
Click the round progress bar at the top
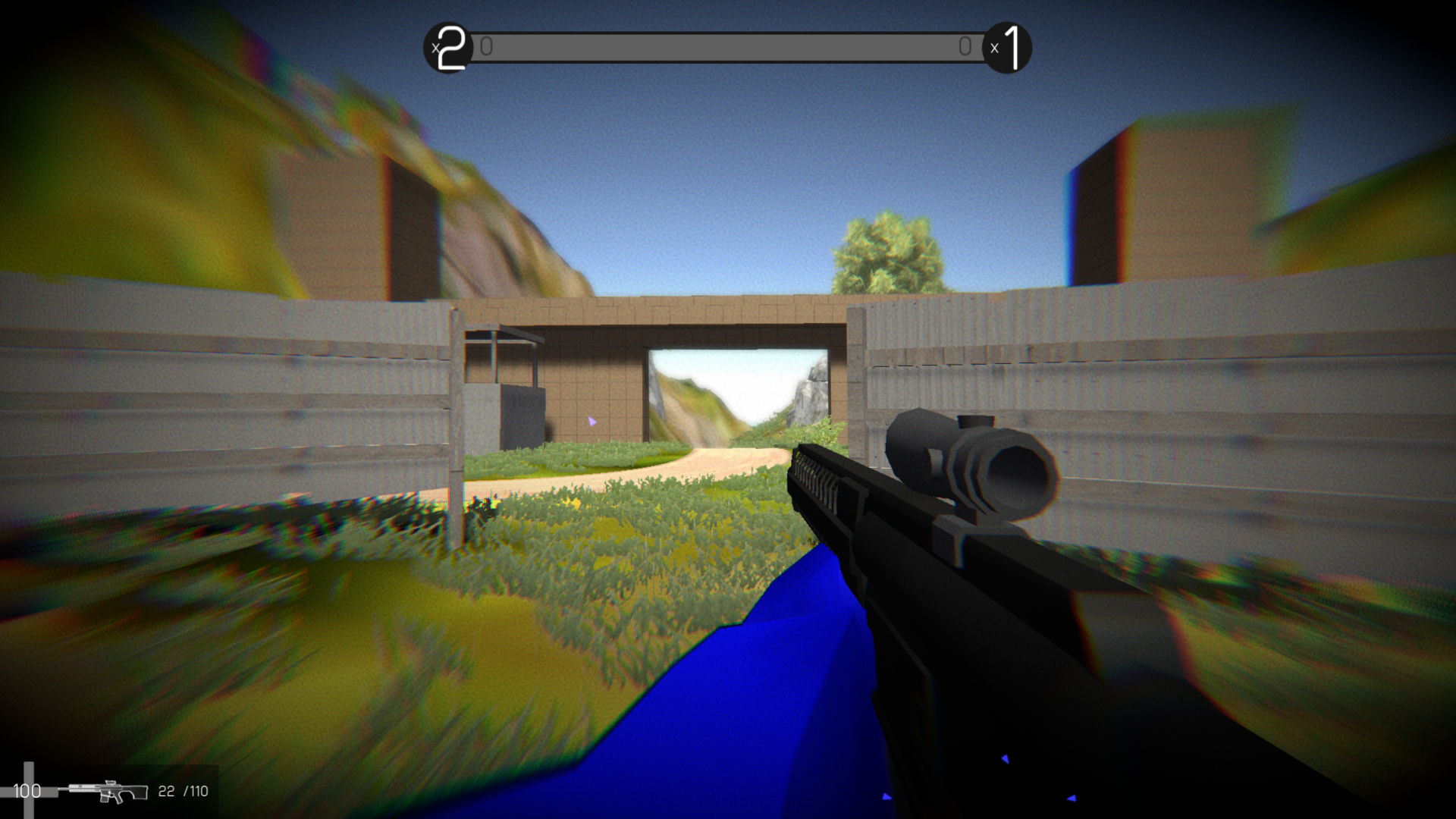[x=728, y=46]
